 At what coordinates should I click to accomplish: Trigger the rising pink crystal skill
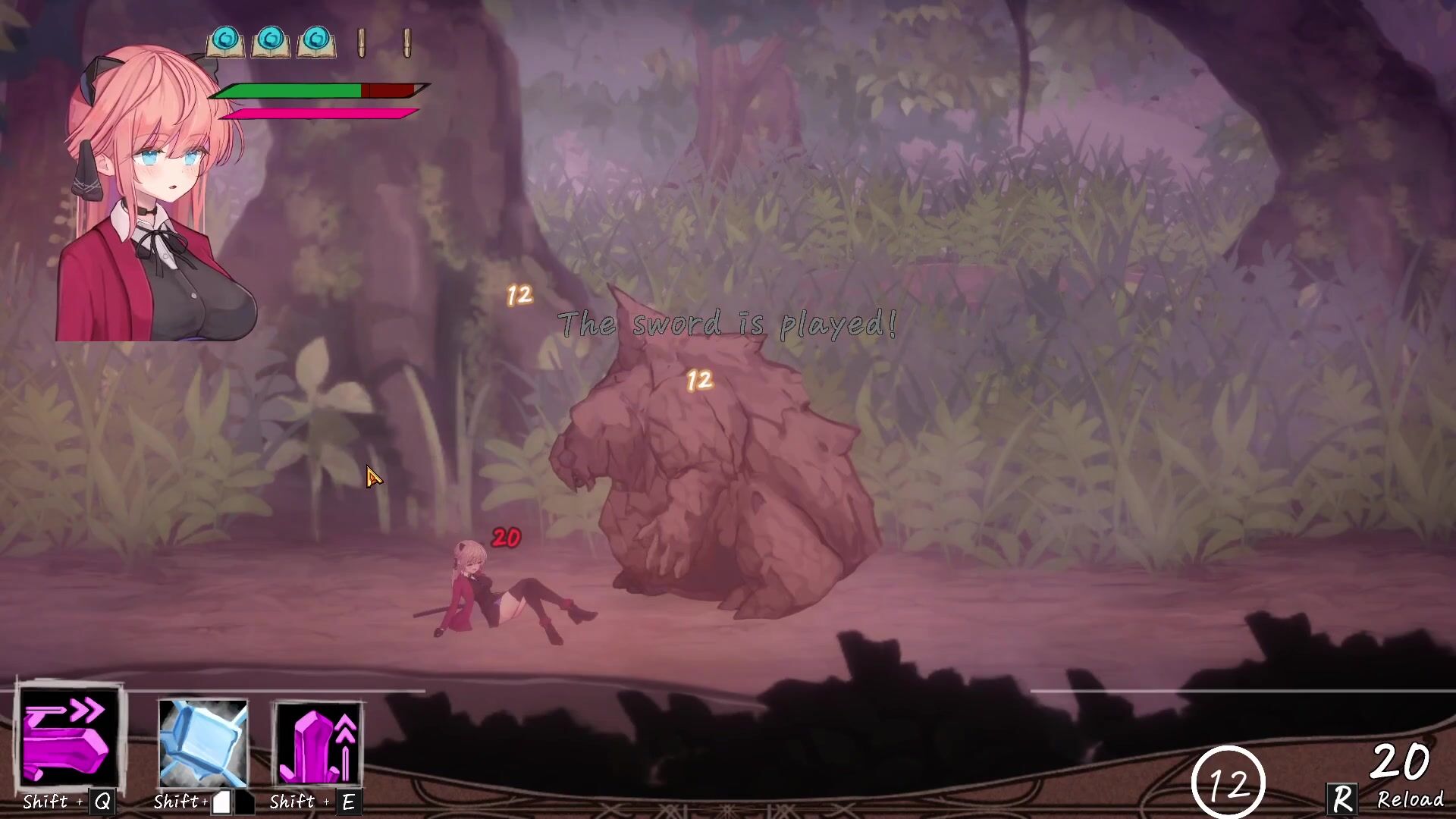318,743
